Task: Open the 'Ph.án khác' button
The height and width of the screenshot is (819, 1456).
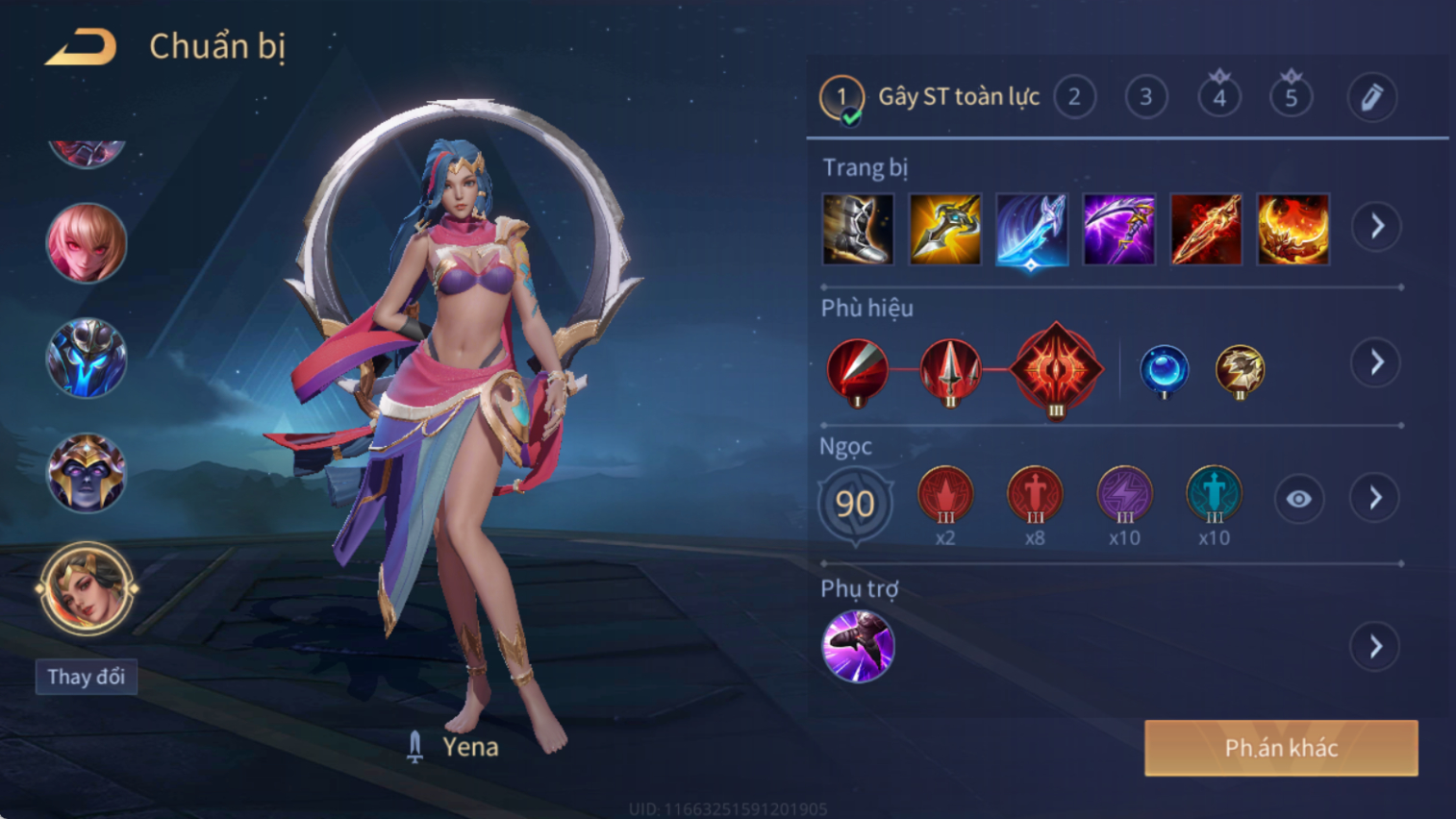Action: click(1281, 748)
